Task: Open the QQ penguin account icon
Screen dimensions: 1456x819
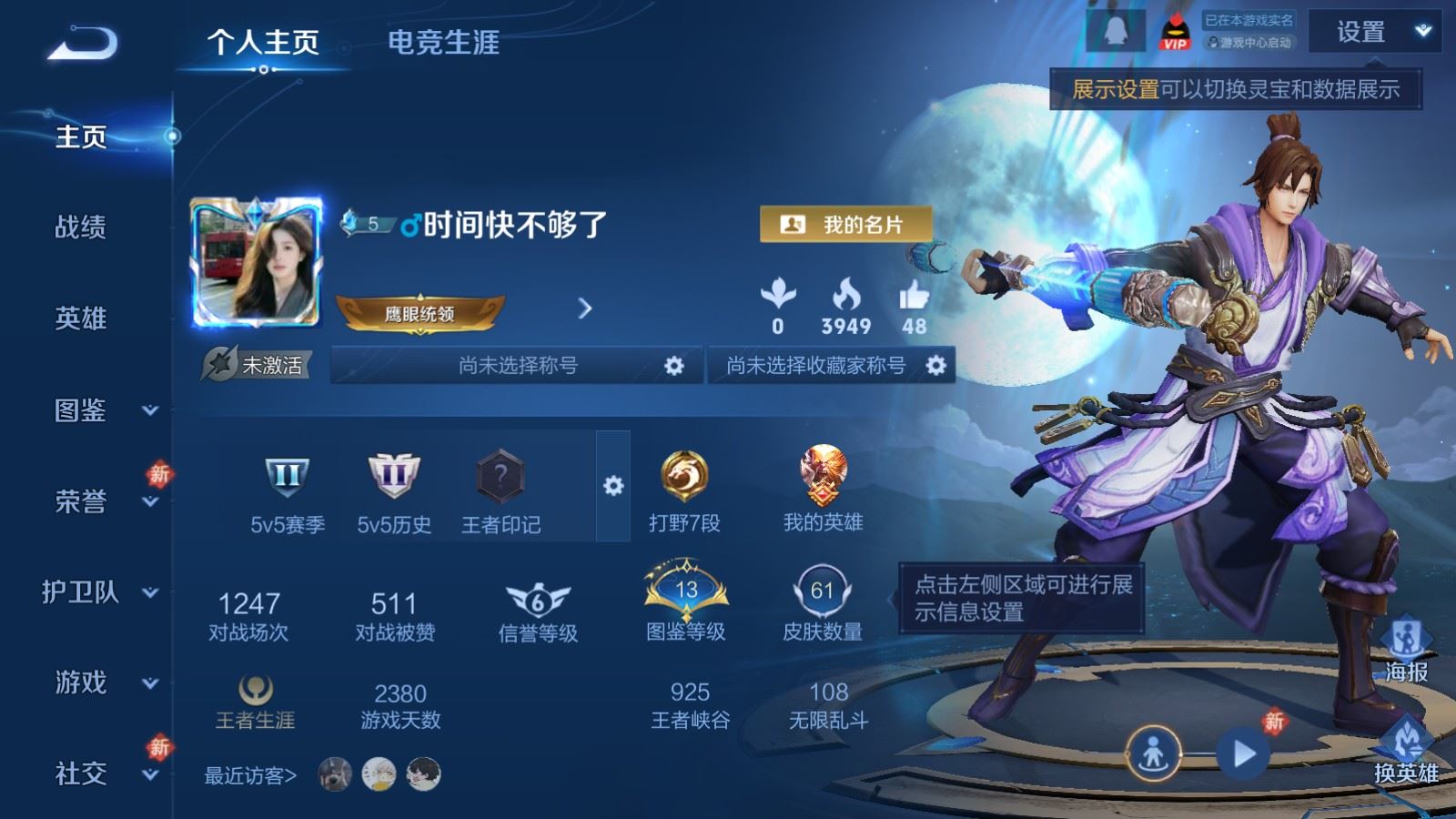Action: coord(1117,31)
